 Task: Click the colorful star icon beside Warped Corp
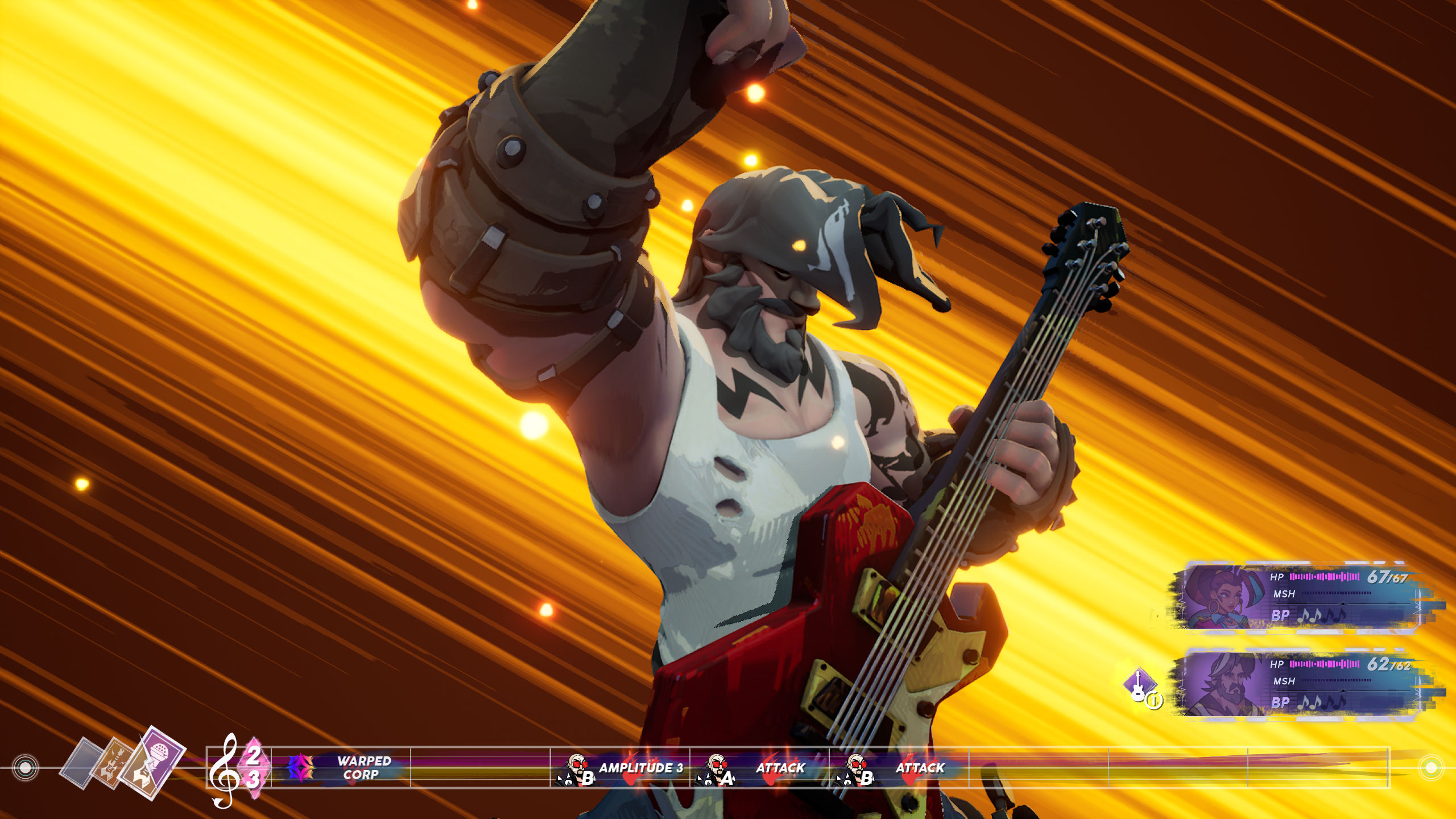click(300, 768)
